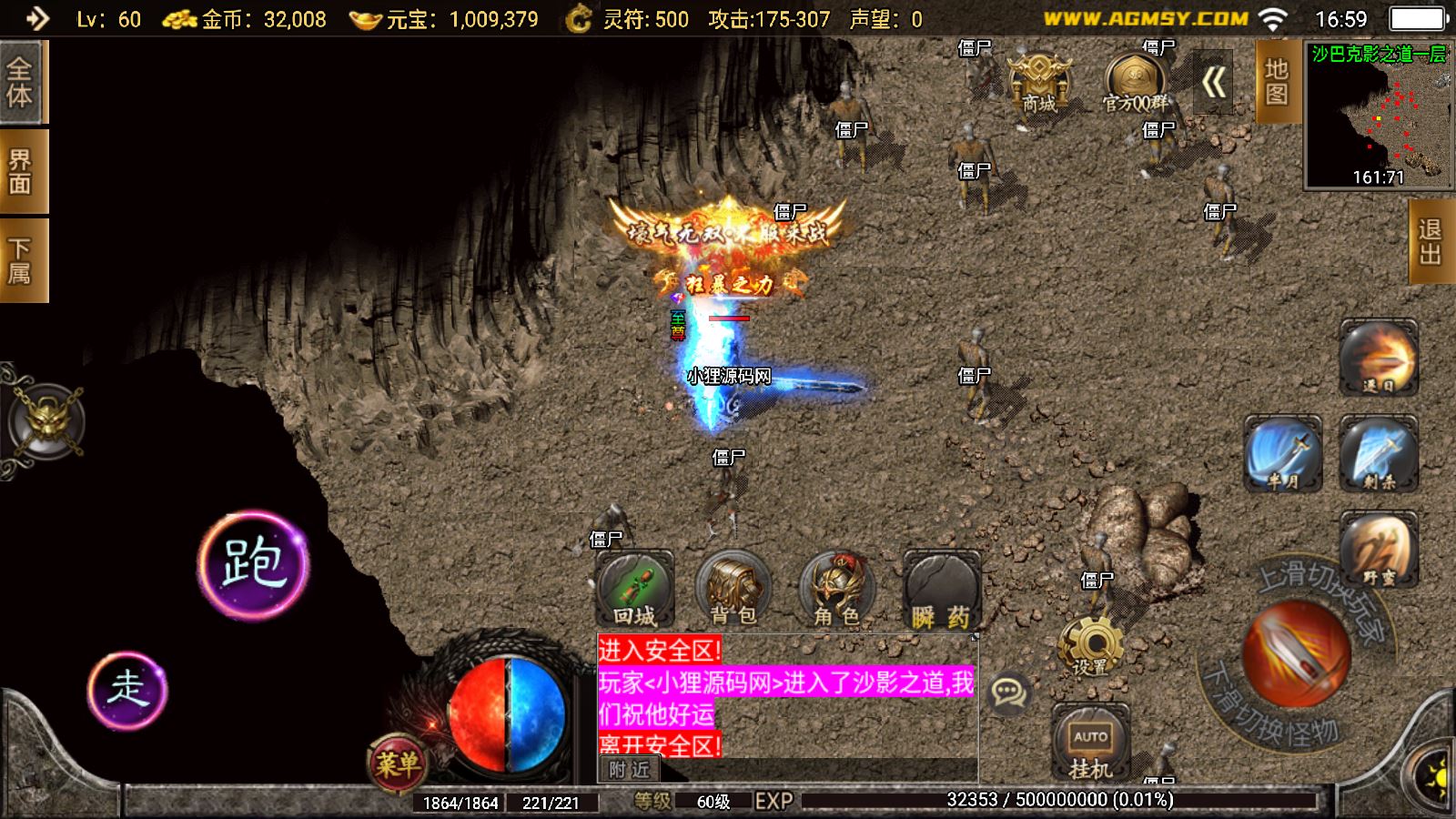The height and width of the screenshot is (819, 1456).
Task: Open the 官方QQ群 icon
Action: pos(1134,81)
